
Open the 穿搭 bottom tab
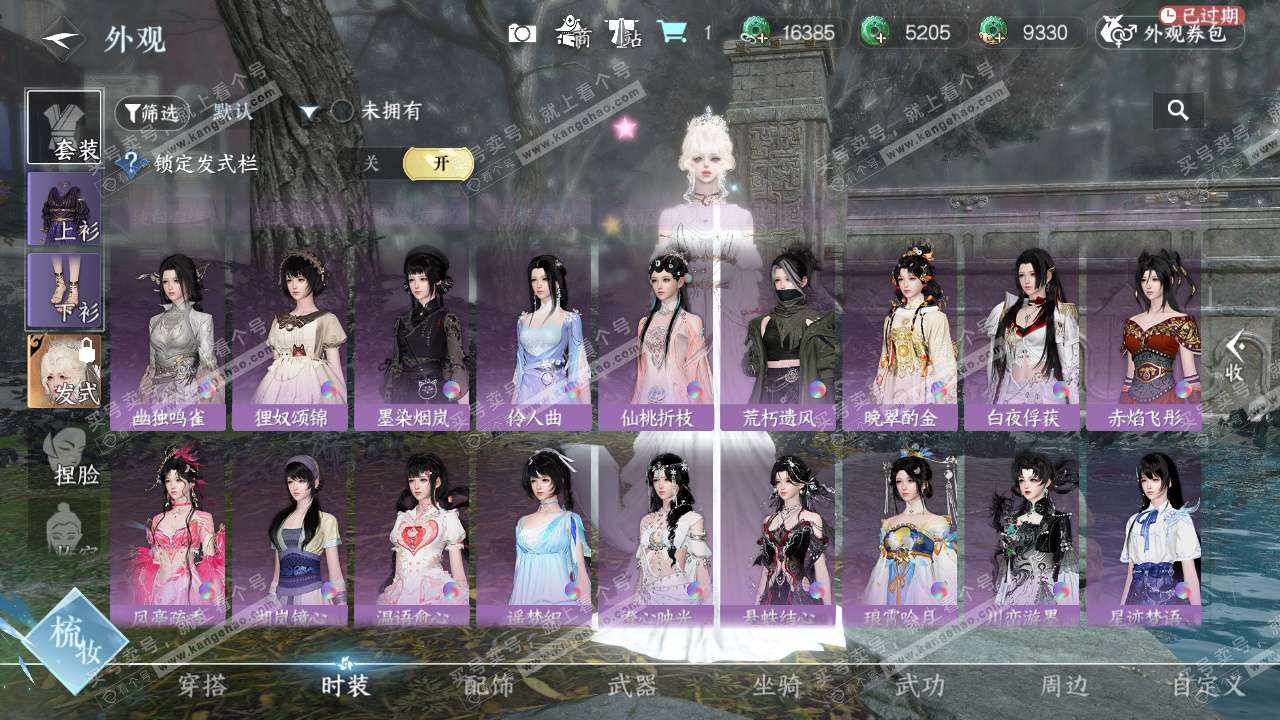[202, 686]
